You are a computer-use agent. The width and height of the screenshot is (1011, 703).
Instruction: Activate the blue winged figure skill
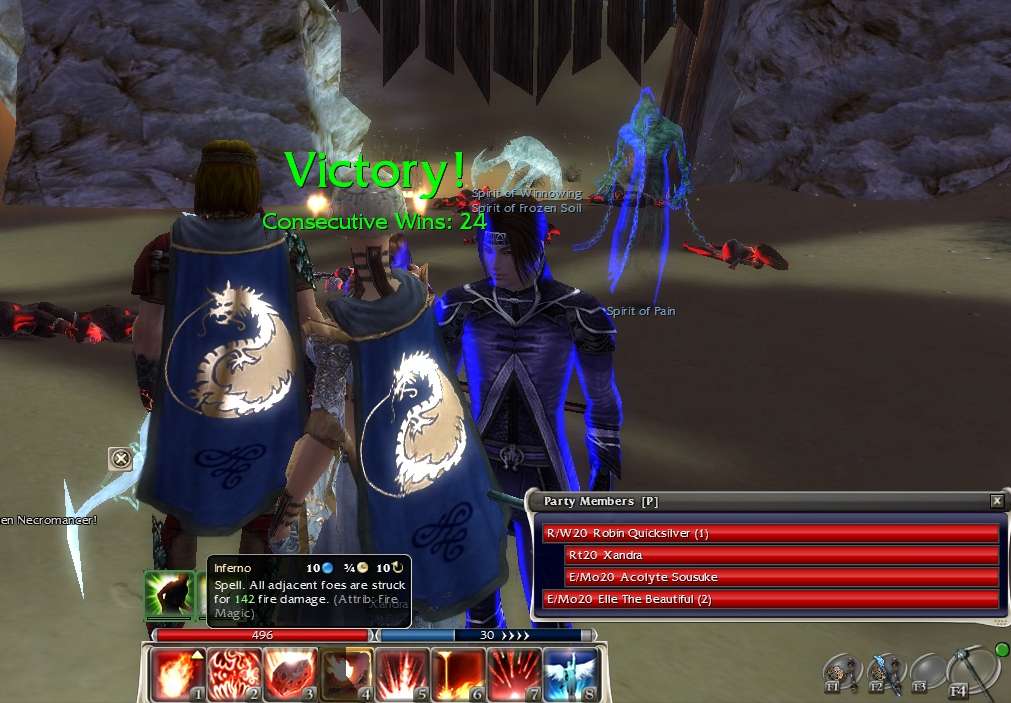(x=570, y=675)
